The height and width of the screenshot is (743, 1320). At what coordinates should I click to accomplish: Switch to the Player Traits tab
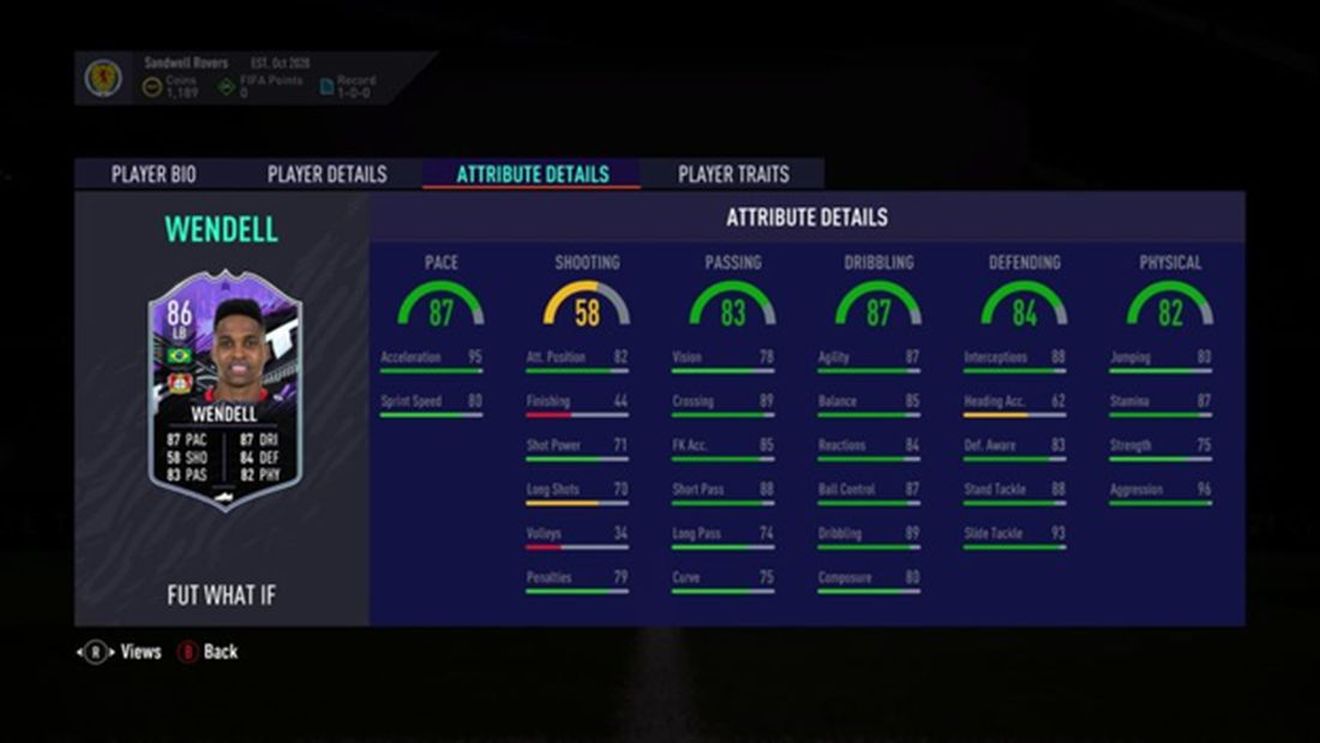[x=733, y=173]
